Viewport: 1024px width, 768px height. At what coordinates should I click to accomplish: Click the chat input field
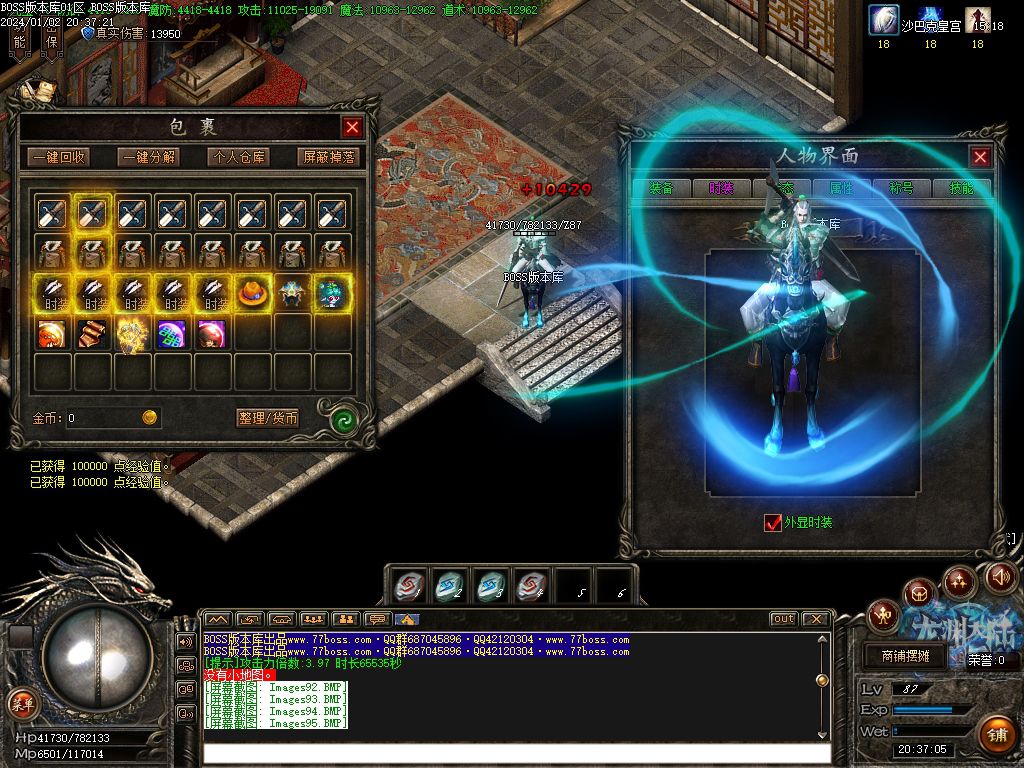515,752
